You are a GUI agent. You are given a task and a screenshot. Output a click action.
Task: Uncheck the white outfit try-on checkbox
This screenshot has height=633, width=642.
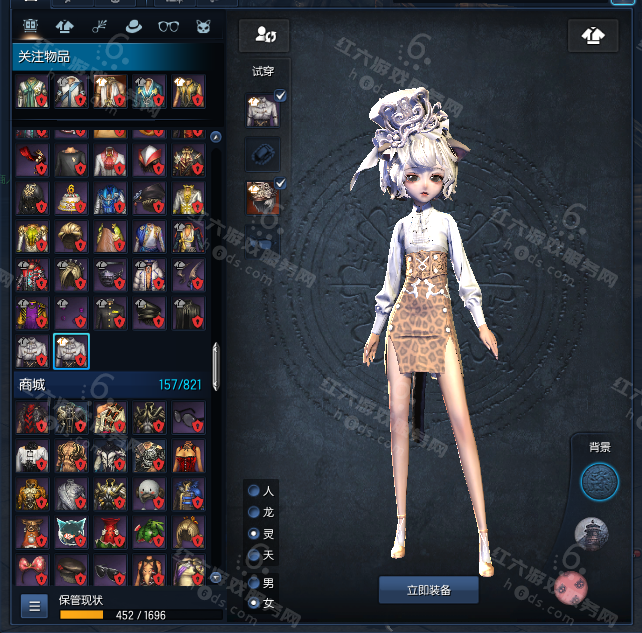coord(281,96)
